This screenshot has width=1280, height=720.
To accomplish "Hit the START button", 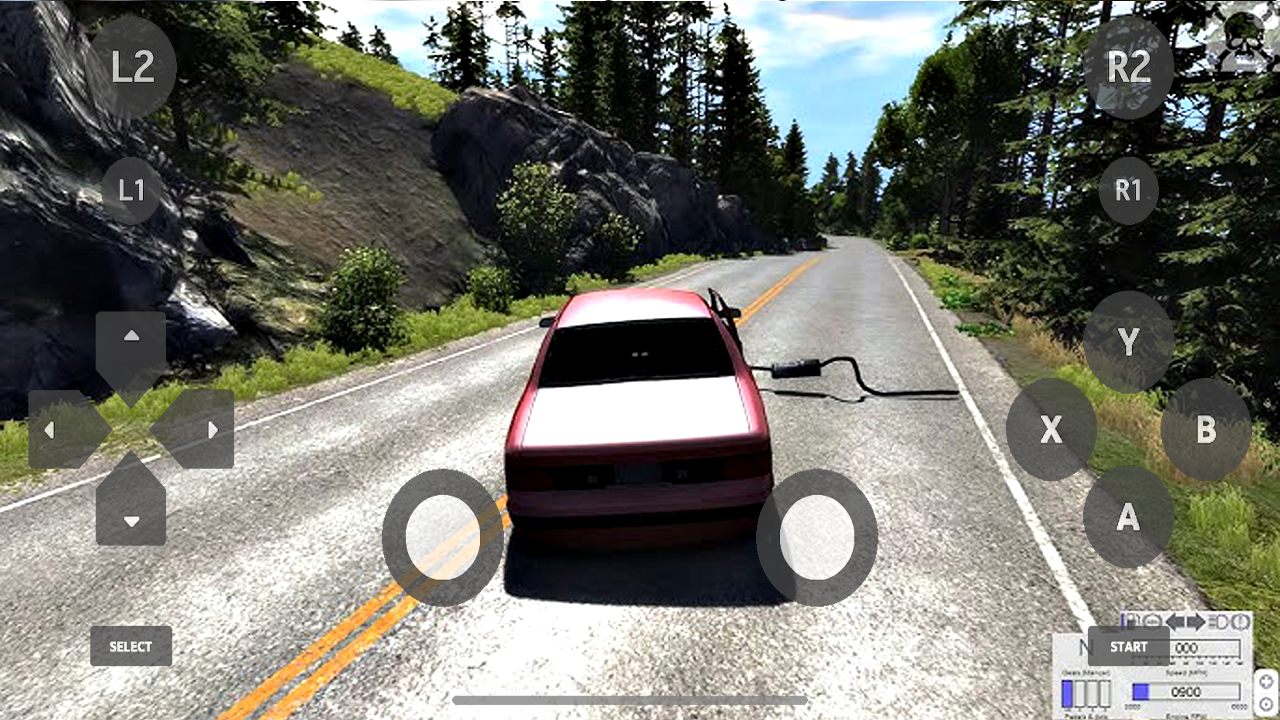I will click(x=1128, y=646).
